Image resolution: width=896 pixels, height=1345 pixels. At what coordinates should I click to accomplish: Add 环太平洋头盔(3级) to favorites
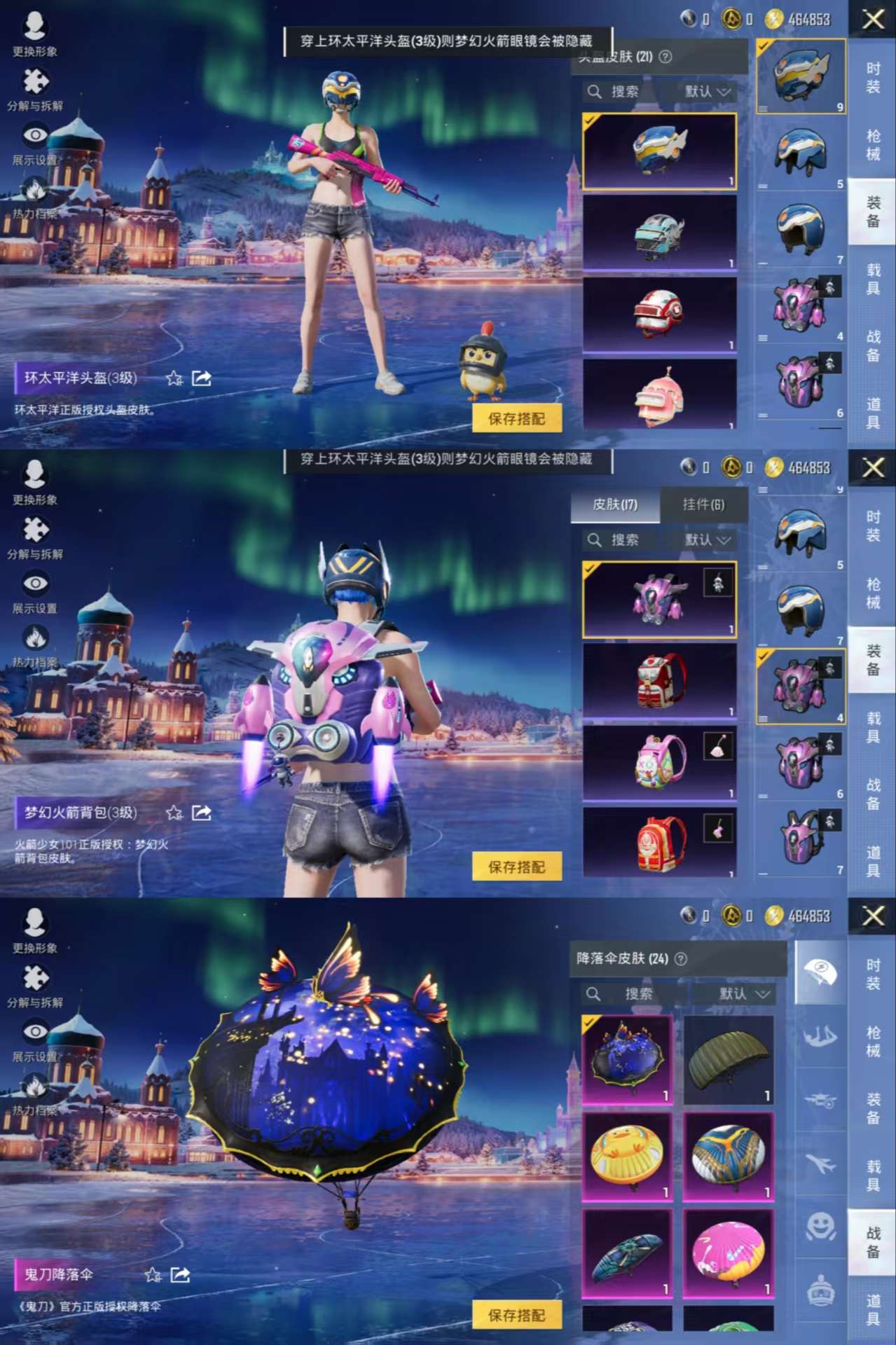pyautogui.click(x=174, y=378)
